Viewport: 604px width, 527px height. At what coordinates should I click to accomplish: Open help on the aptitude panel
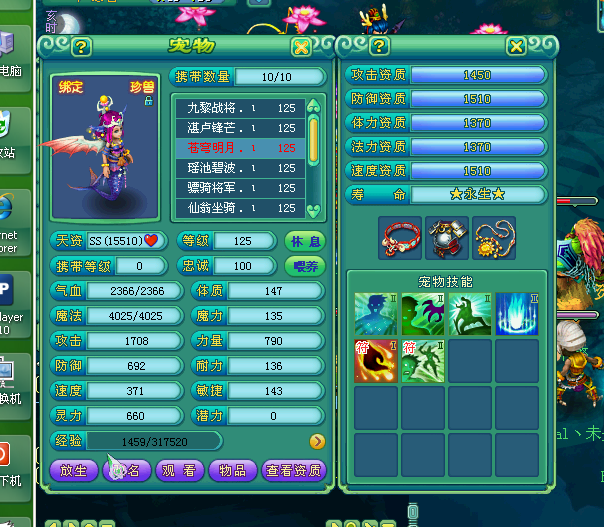point(379,47)
